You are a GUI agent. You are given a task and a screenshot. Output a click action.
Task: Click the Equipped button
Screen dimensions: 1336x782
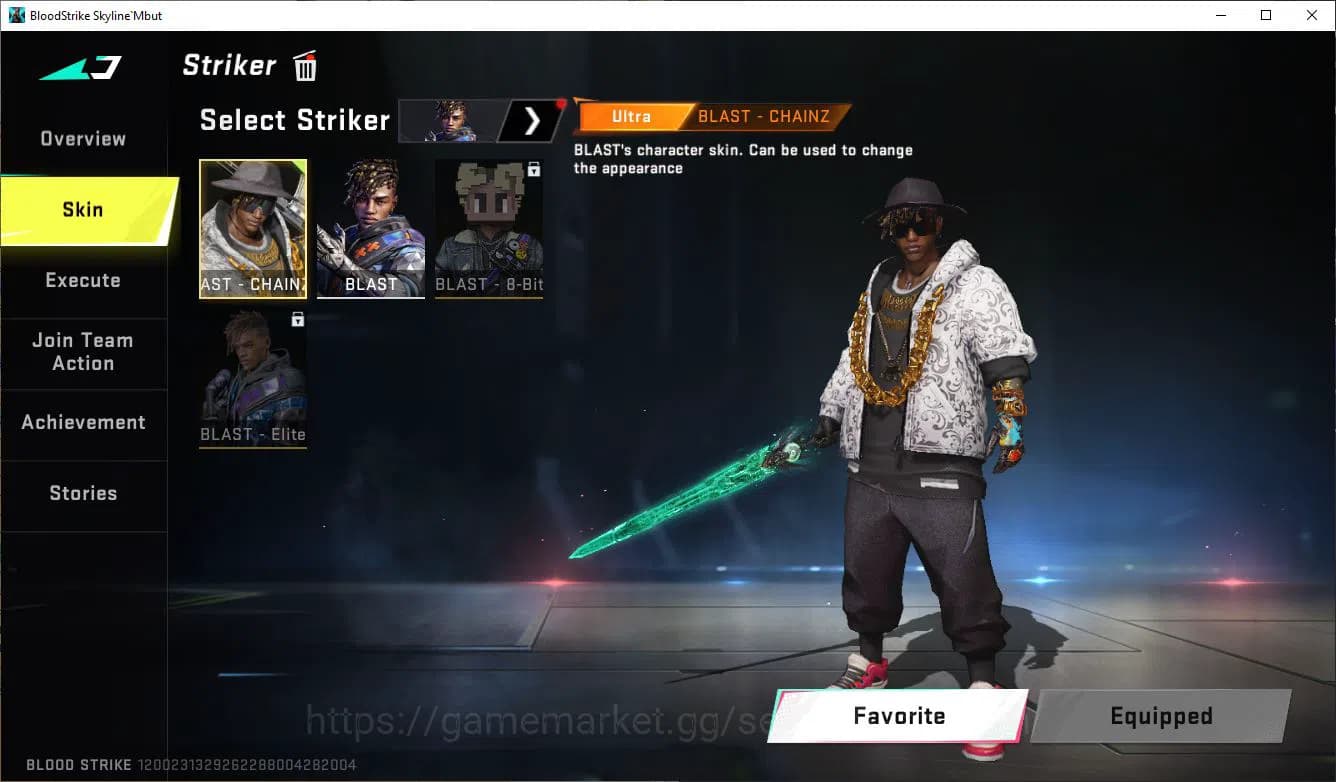tap(1160, 716)
